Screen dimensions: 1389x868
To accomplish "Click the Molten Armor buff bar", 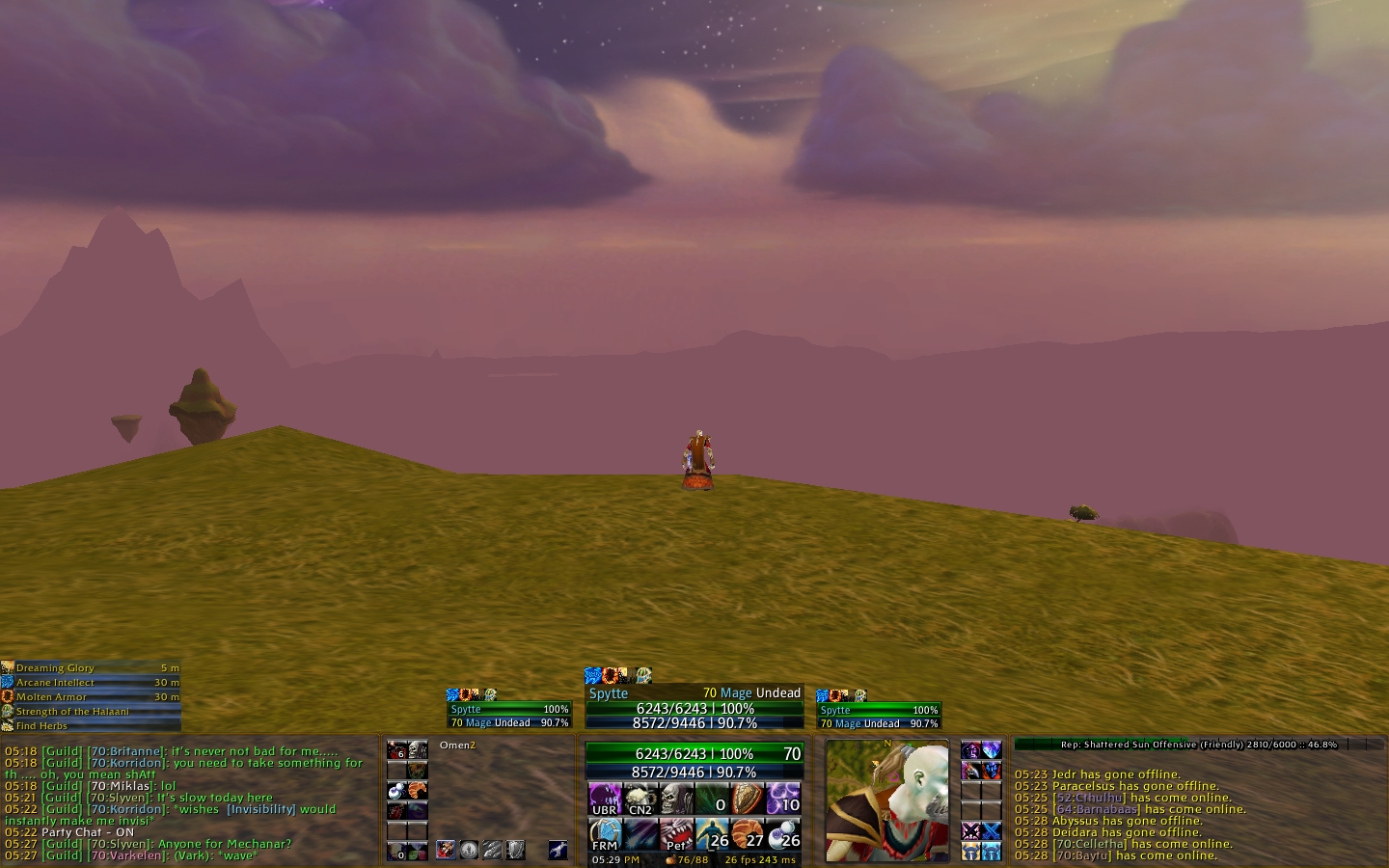I will [92, 696].
